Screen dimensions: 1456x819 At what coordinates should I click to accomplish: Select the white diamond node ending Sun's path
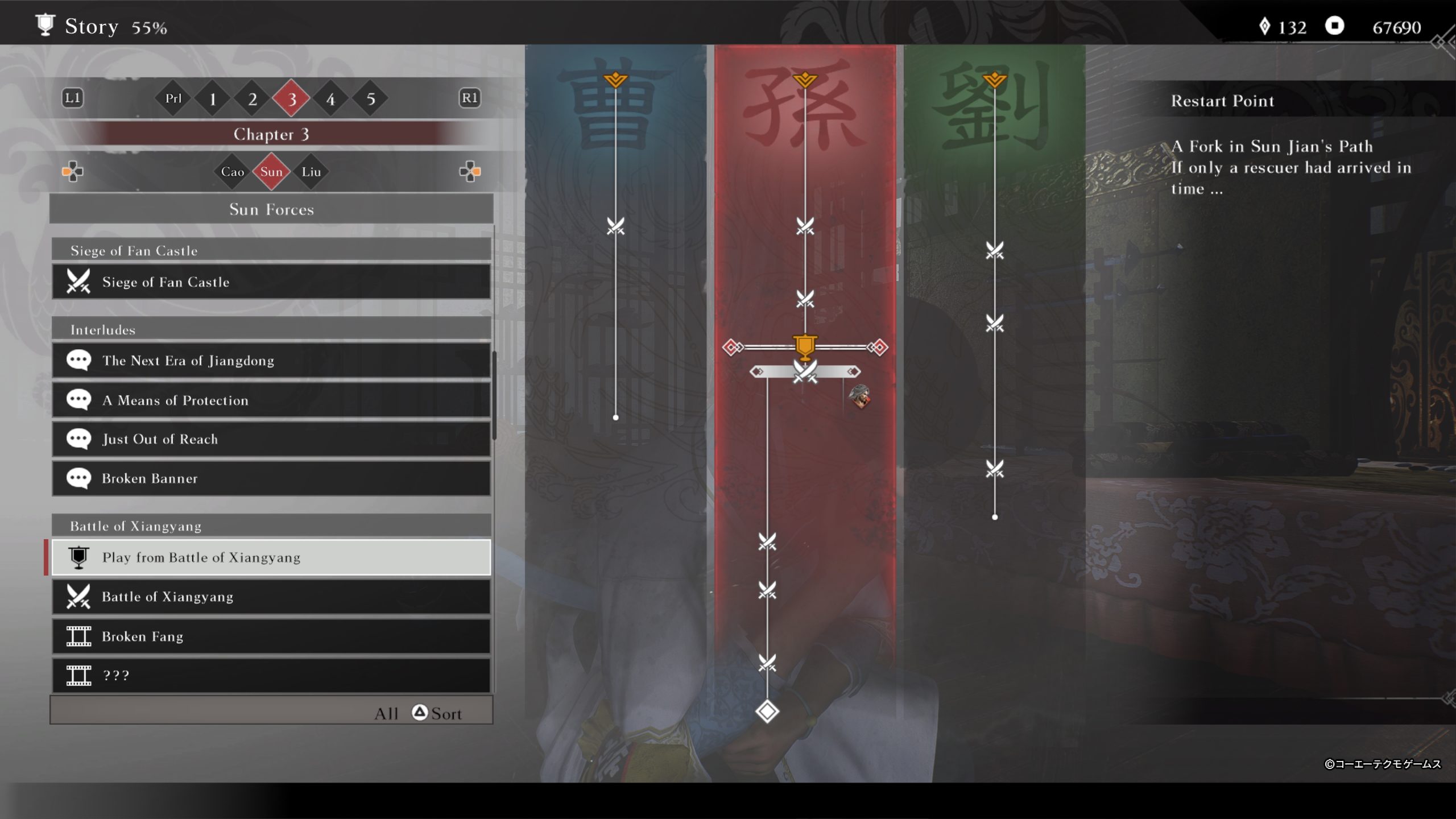pyautogui.click(x=767, y=712)
